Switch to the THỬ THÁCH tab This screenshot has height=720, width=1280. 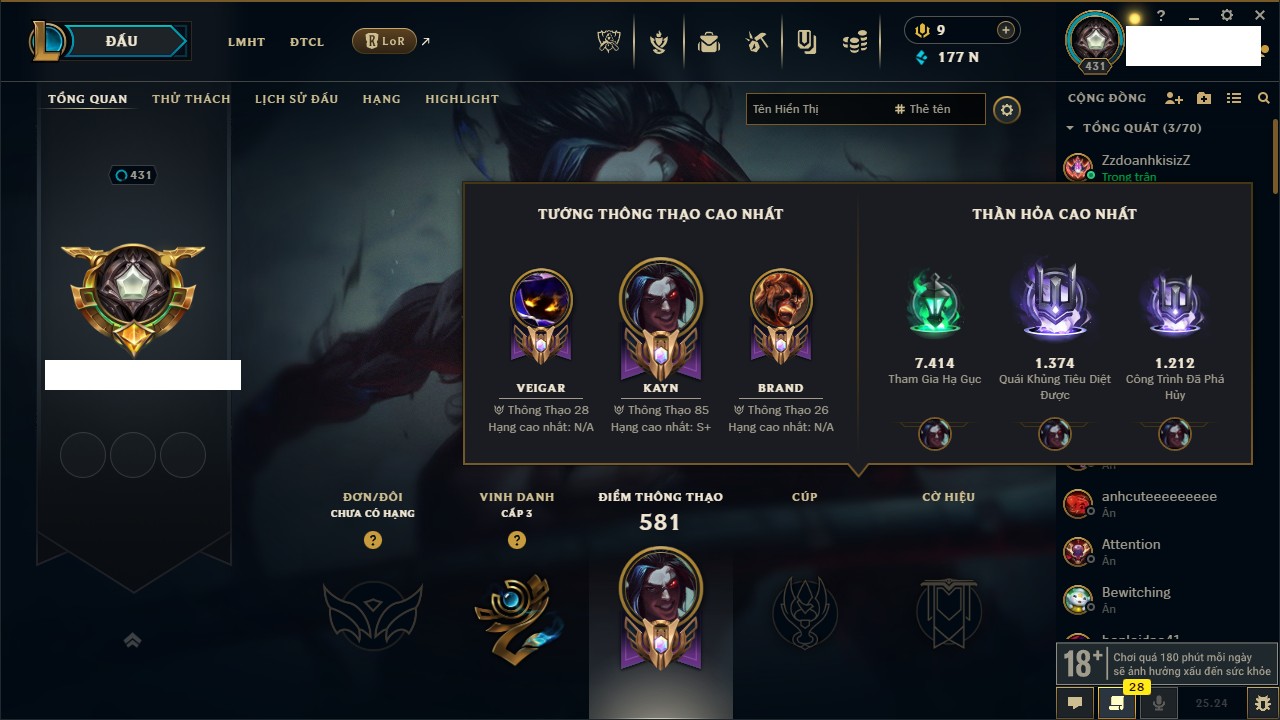(x=191, y=99)
